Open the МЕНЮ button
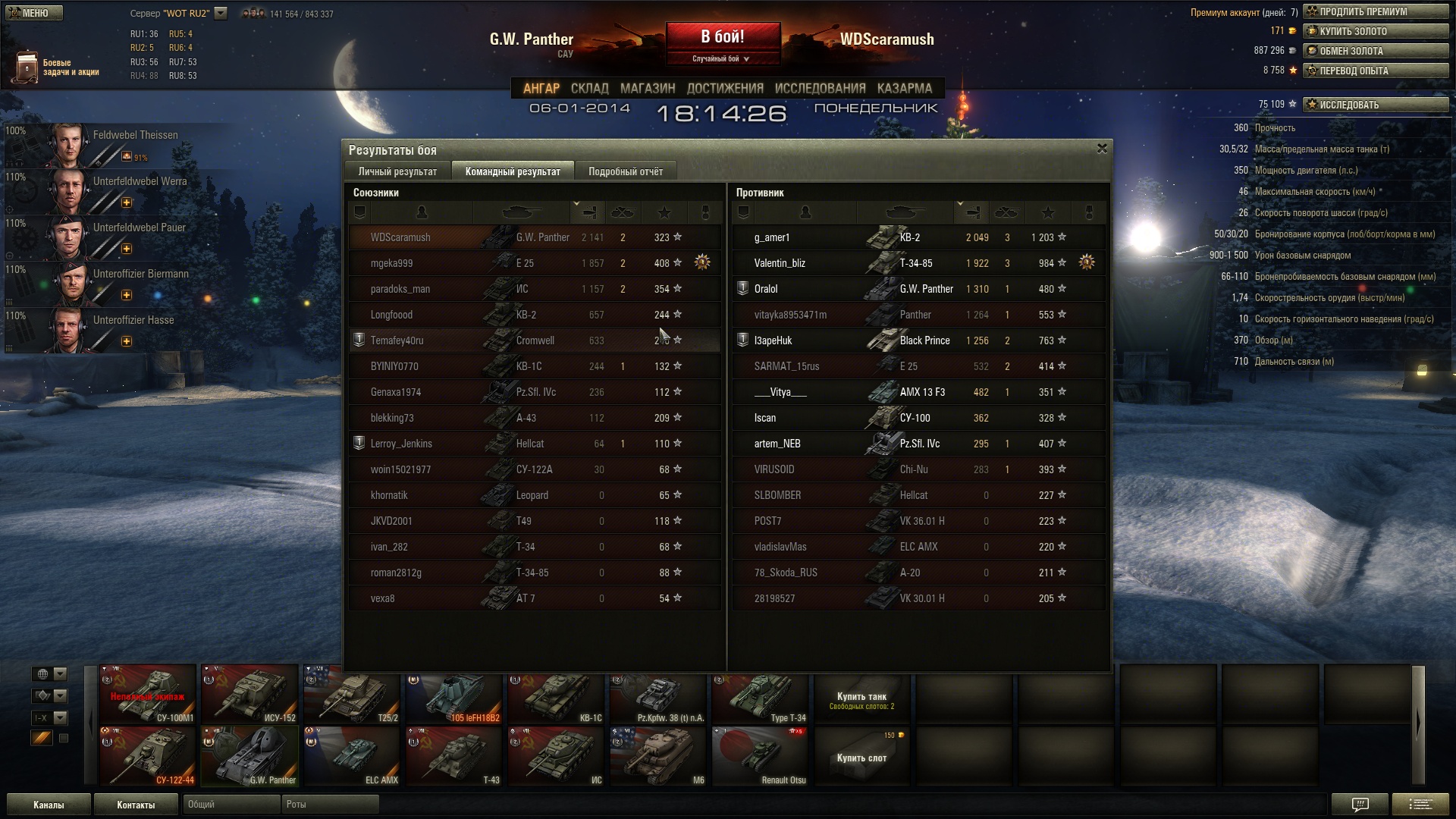The height and width of the screenshot is (819, 1456). tap(33, 13)
